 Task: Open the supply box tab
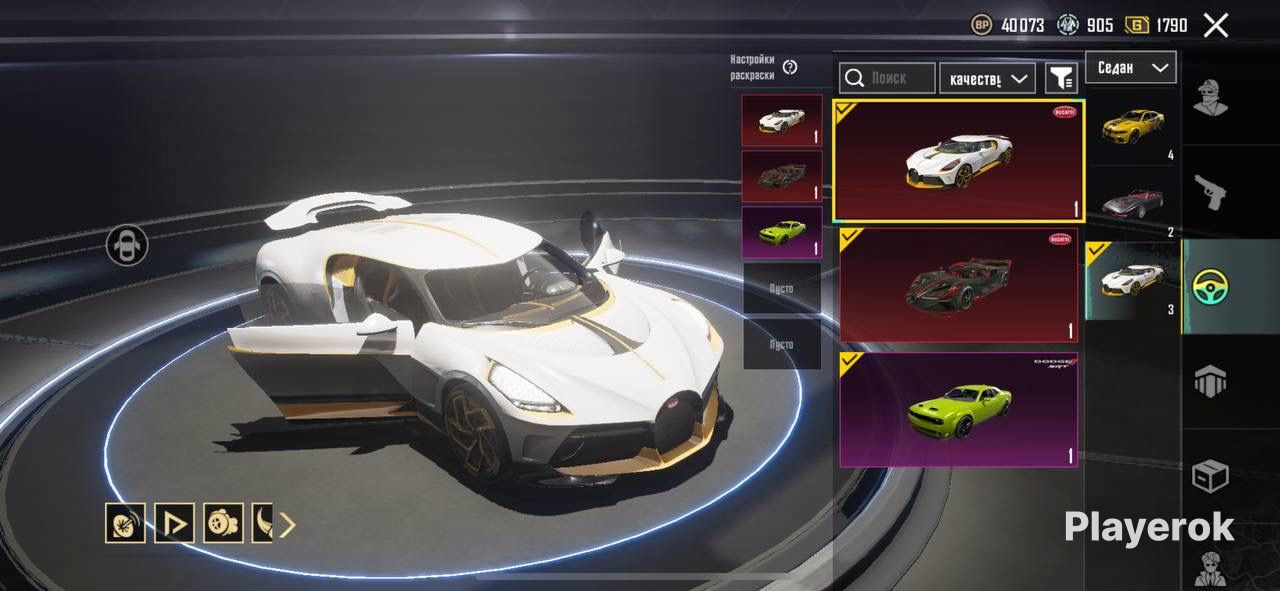(1210, 476)
